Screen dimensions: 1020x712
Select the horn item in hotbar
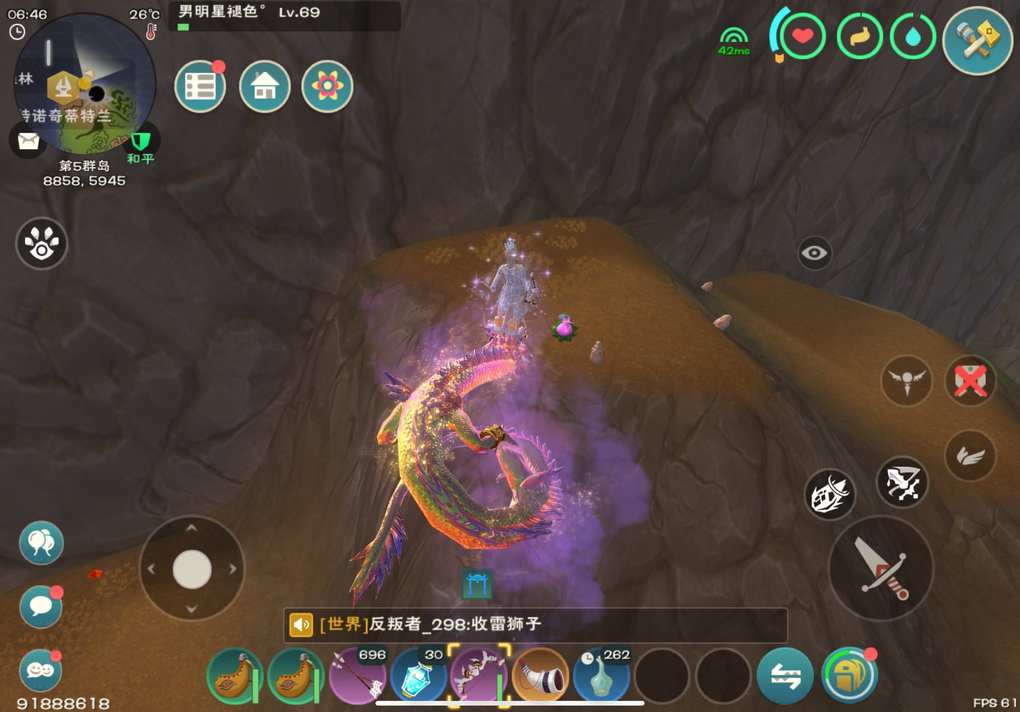tap(541, 676)
